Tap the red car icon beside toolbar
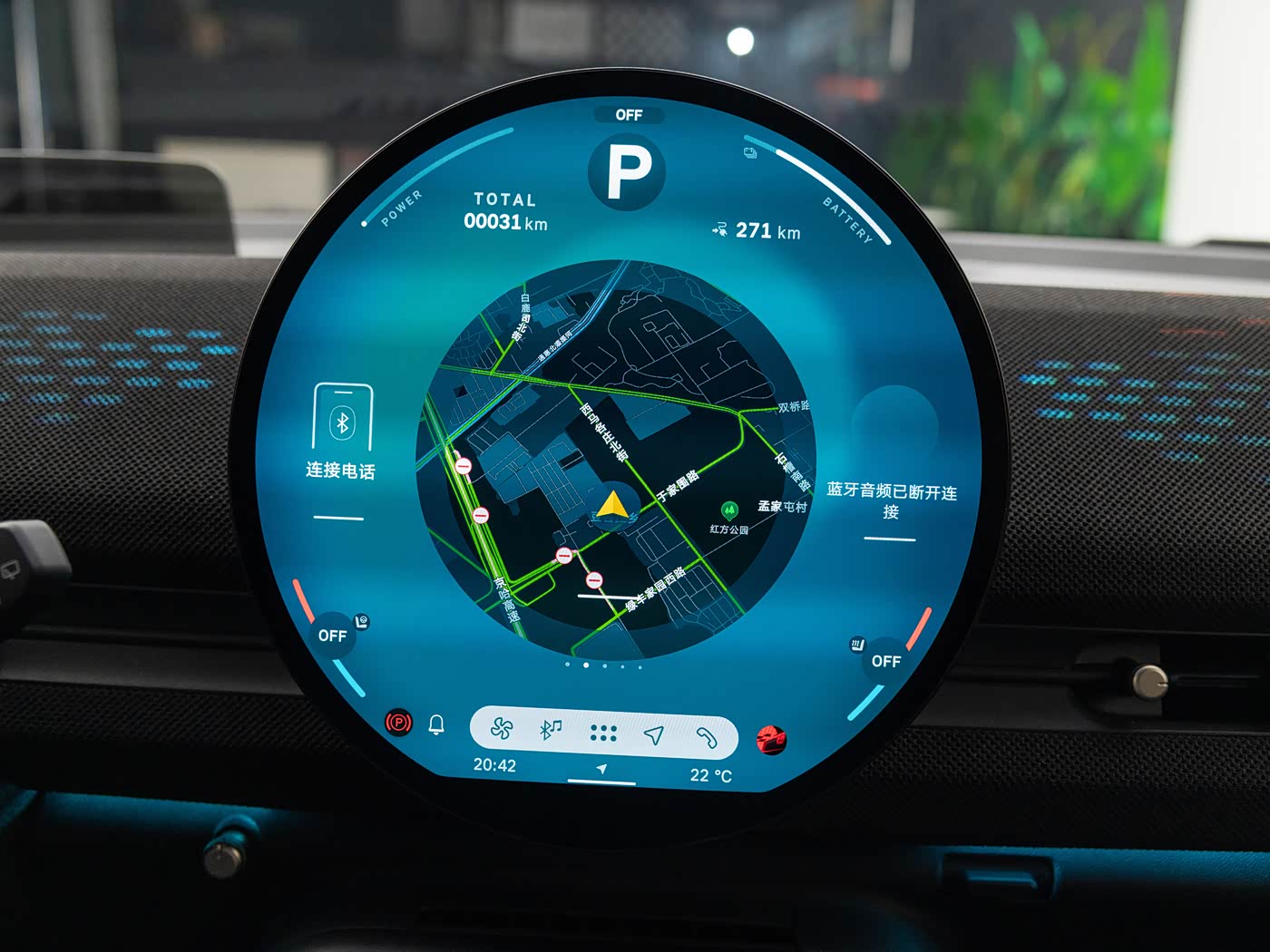Screen dimensions: 1270x952 point(771,740)
